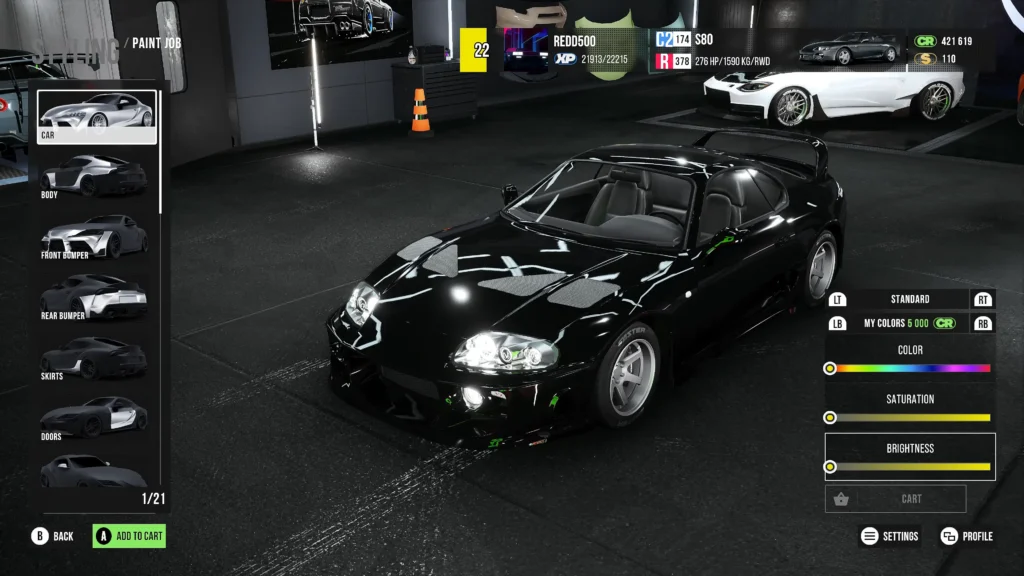Go back with the Back button
1024x576 pixels.
pos(53,536)
